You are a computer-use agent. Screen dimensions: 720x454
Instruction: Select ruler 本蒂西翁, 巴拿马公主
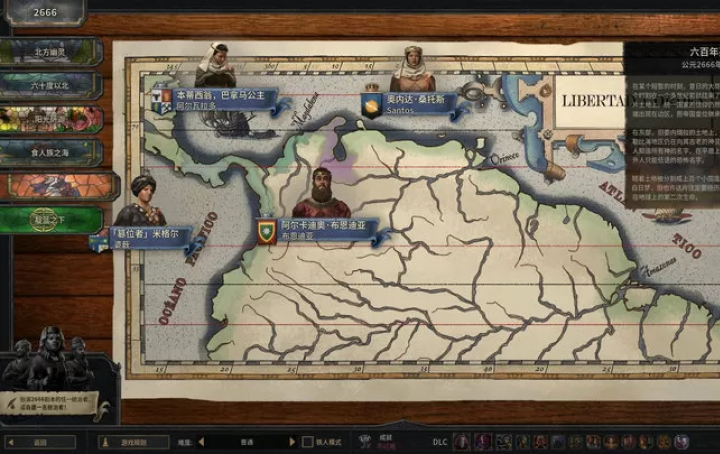pos(220,97)
